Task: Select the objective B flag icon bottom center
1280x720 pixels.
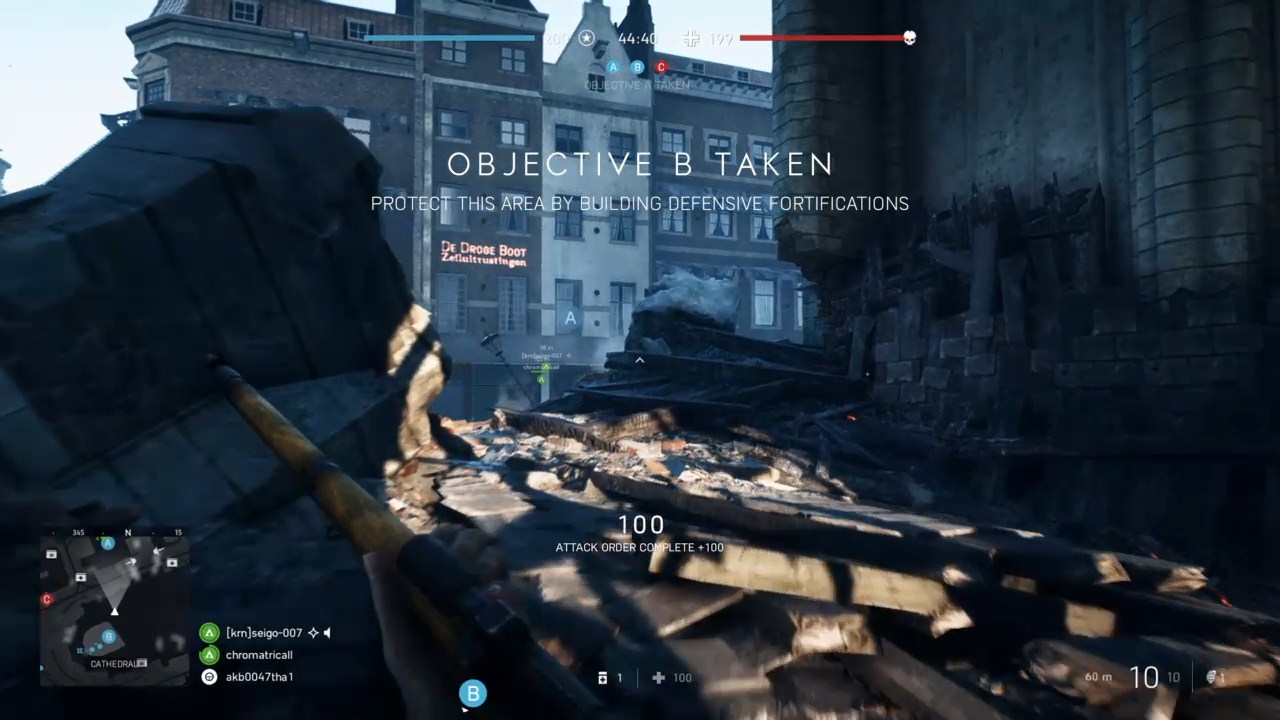Action: (472, 692)
